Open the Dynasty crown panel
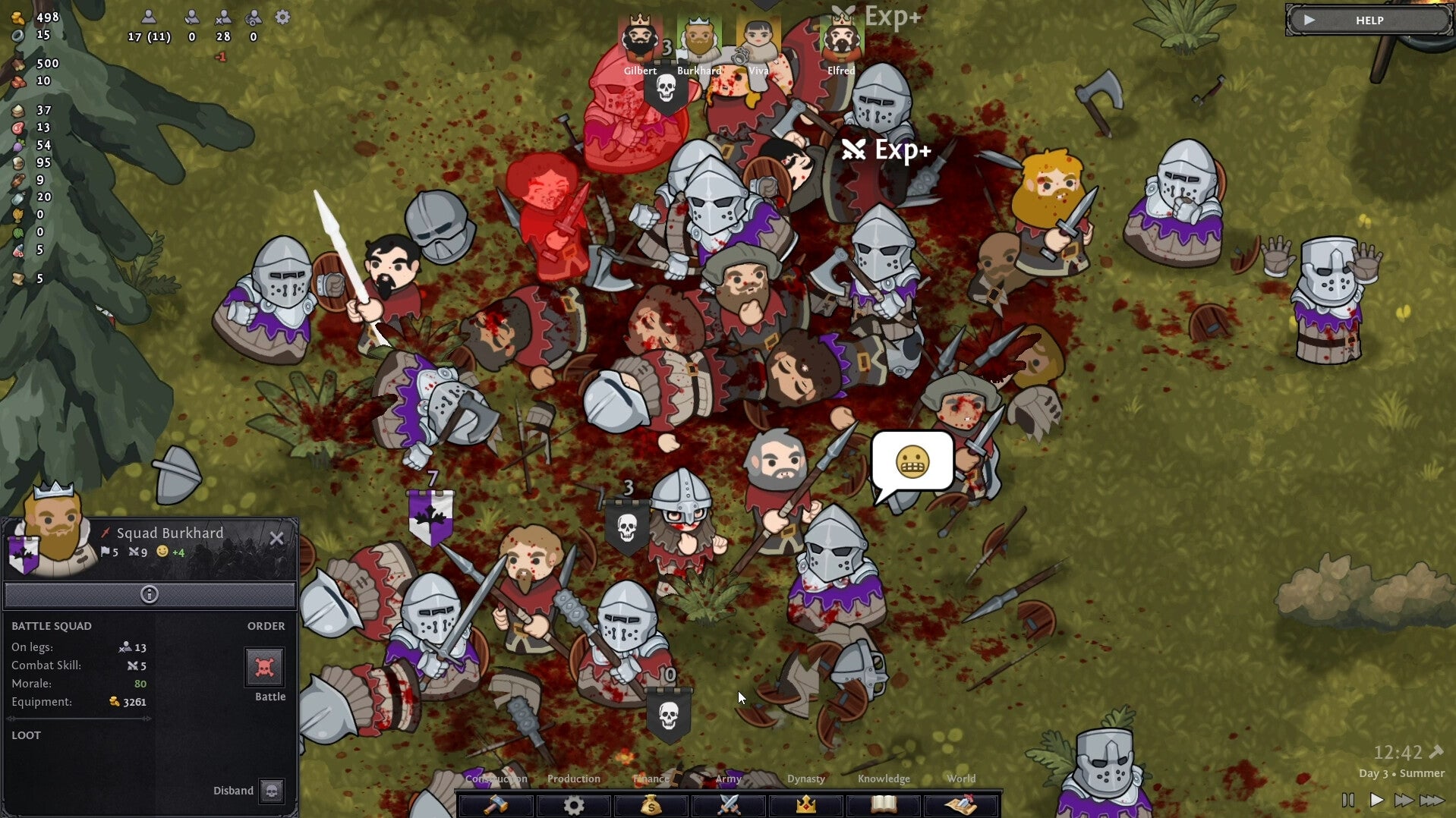 tap(806, 805)
